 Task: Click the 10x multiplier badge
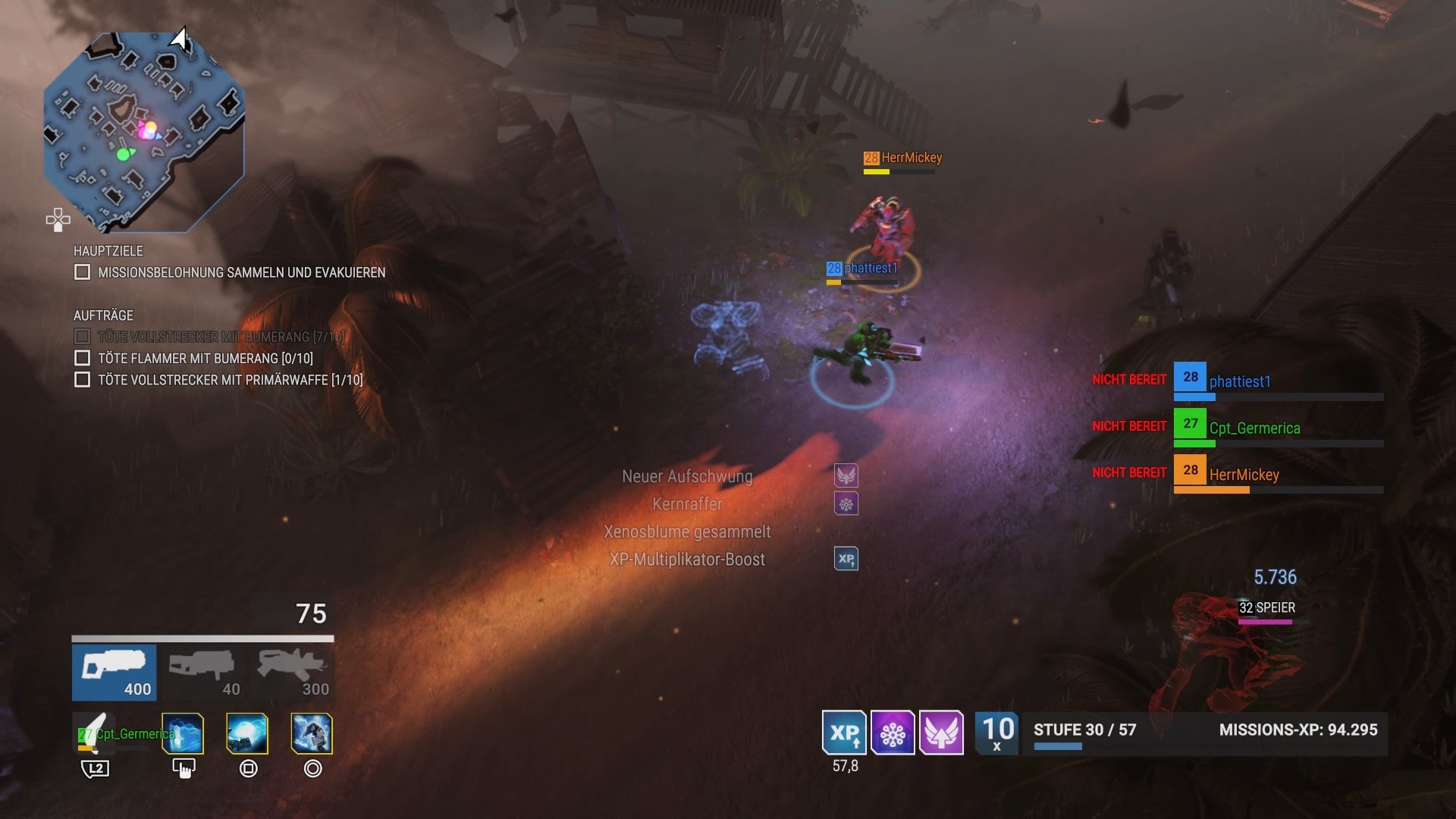[997, 733]
